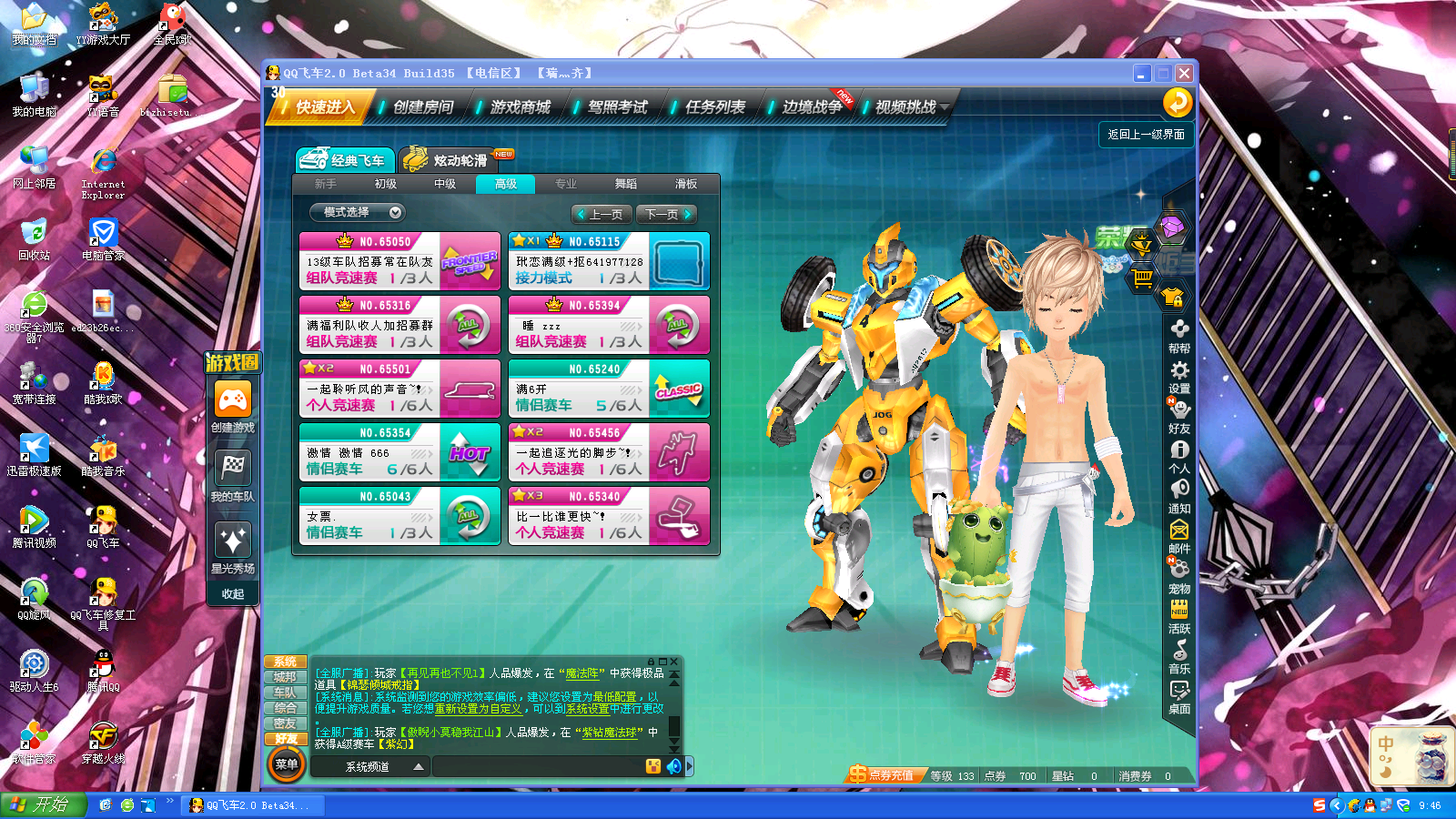The width and height of the screenshot is (1456, 819).
Task: Select the 中级 difficulty tab
Action: tap(445, 184)
